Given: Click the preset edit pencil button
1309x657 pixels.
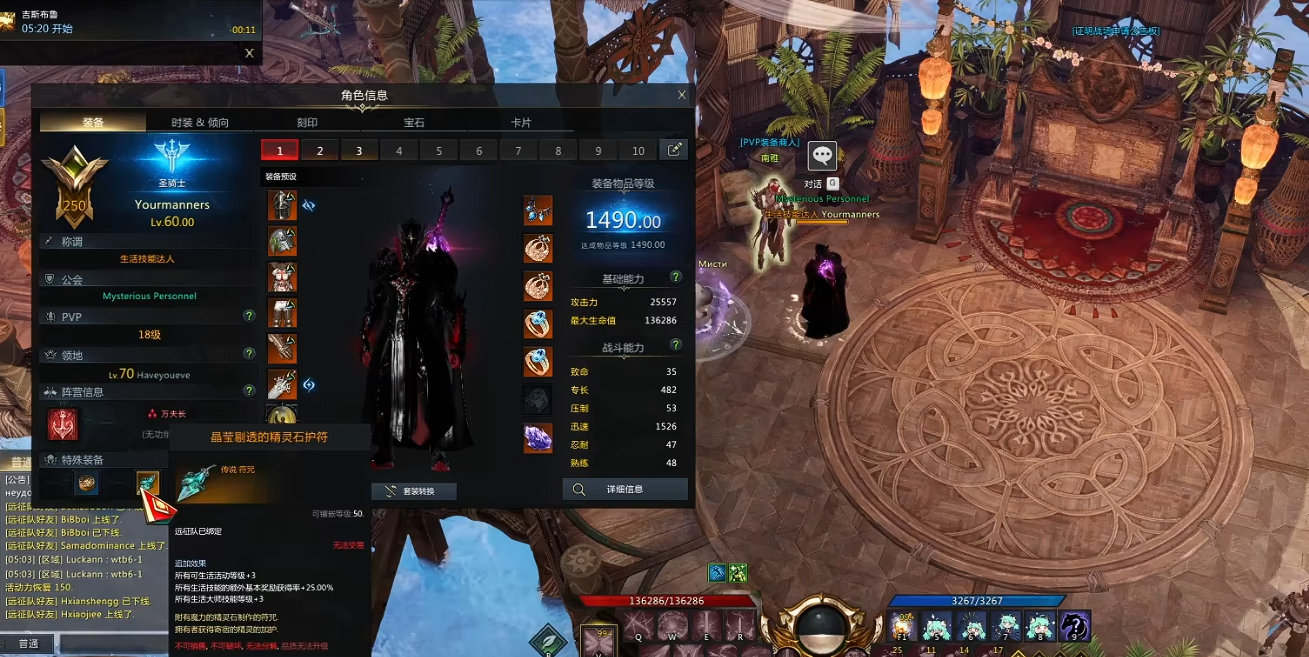Looking at the screenshot, I should (x=674, y=150).
